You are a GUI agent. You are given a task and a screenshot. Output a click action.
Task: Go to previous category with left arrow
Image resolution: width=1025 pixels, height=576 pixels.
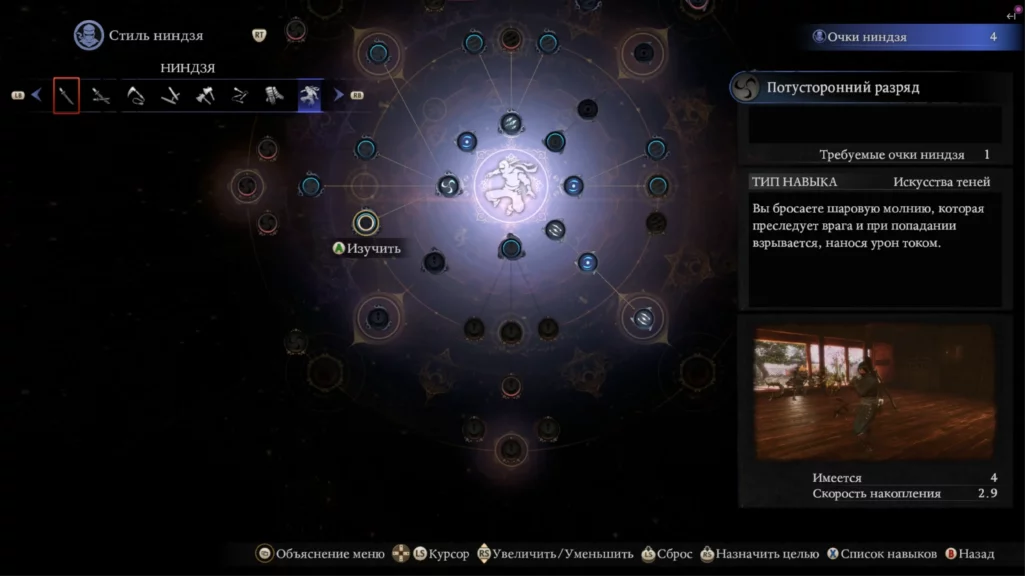(37, 96)
